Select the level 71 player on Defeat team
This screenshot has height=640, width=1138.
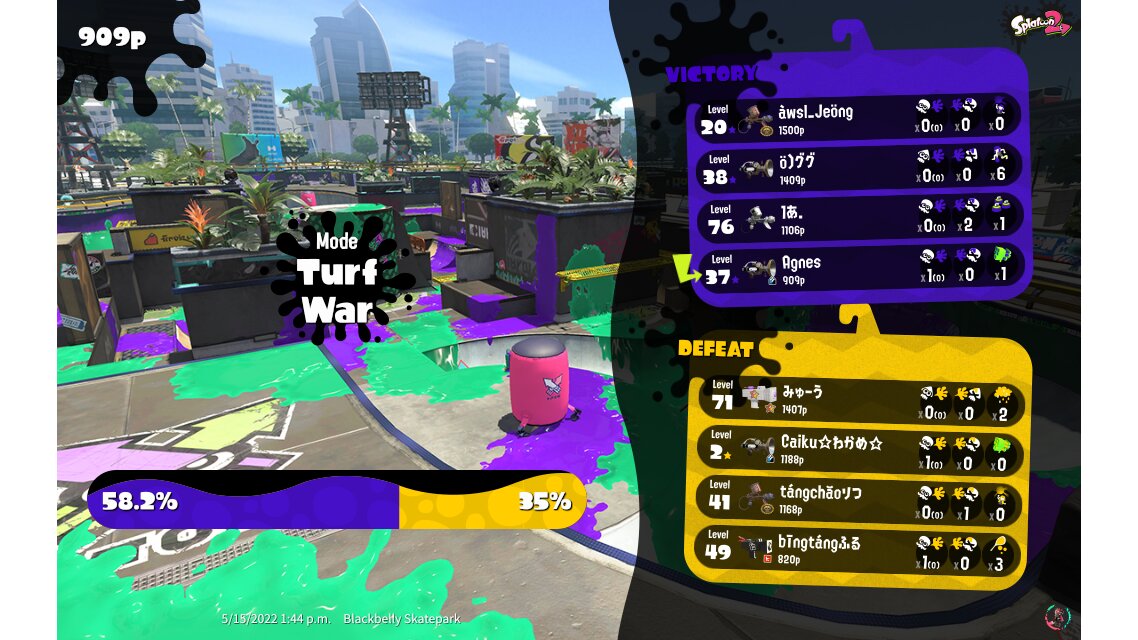click(858, 400)
